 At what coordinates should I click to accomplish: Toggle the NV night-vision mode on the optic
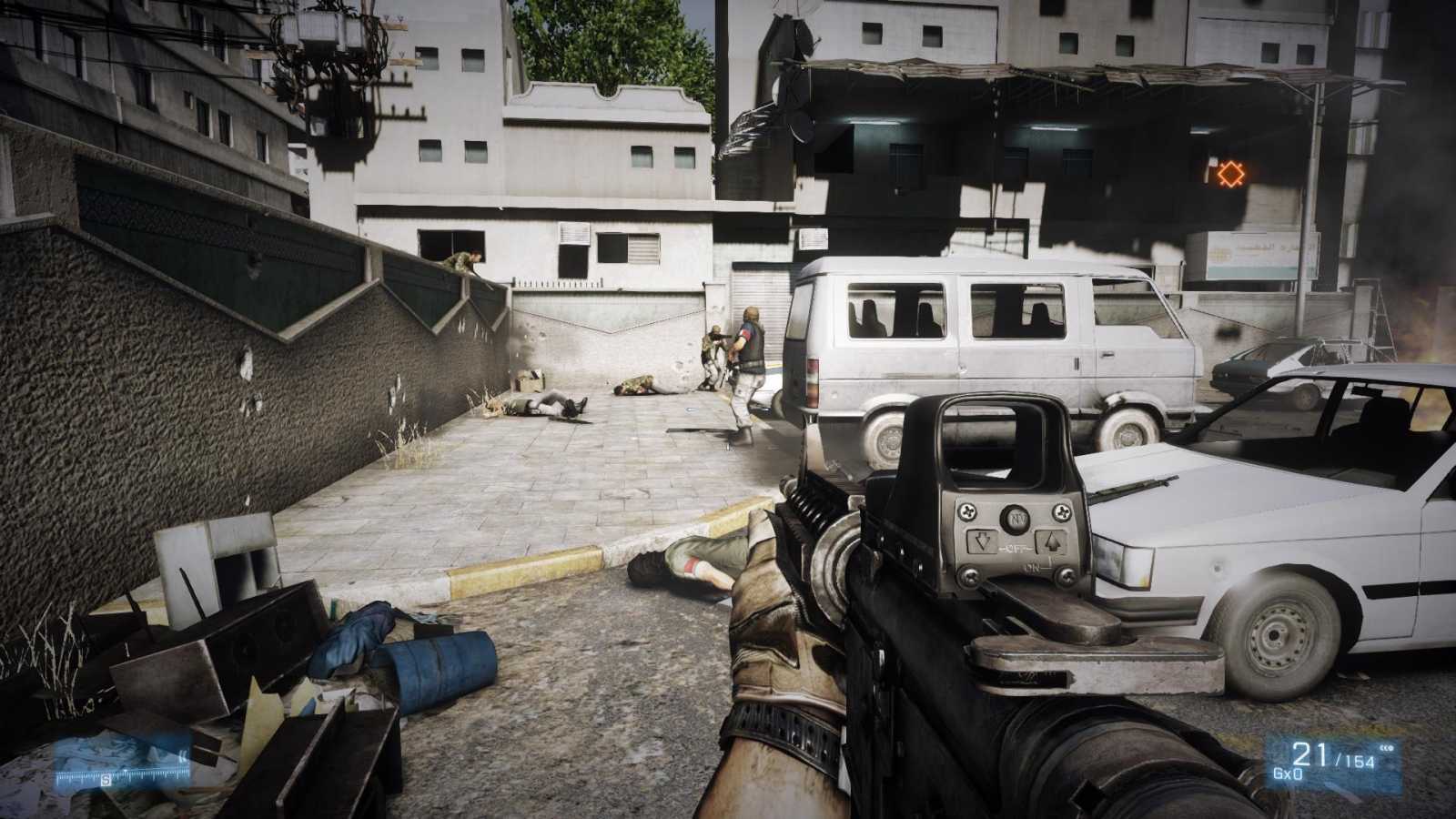click(x=1016, y=517)
